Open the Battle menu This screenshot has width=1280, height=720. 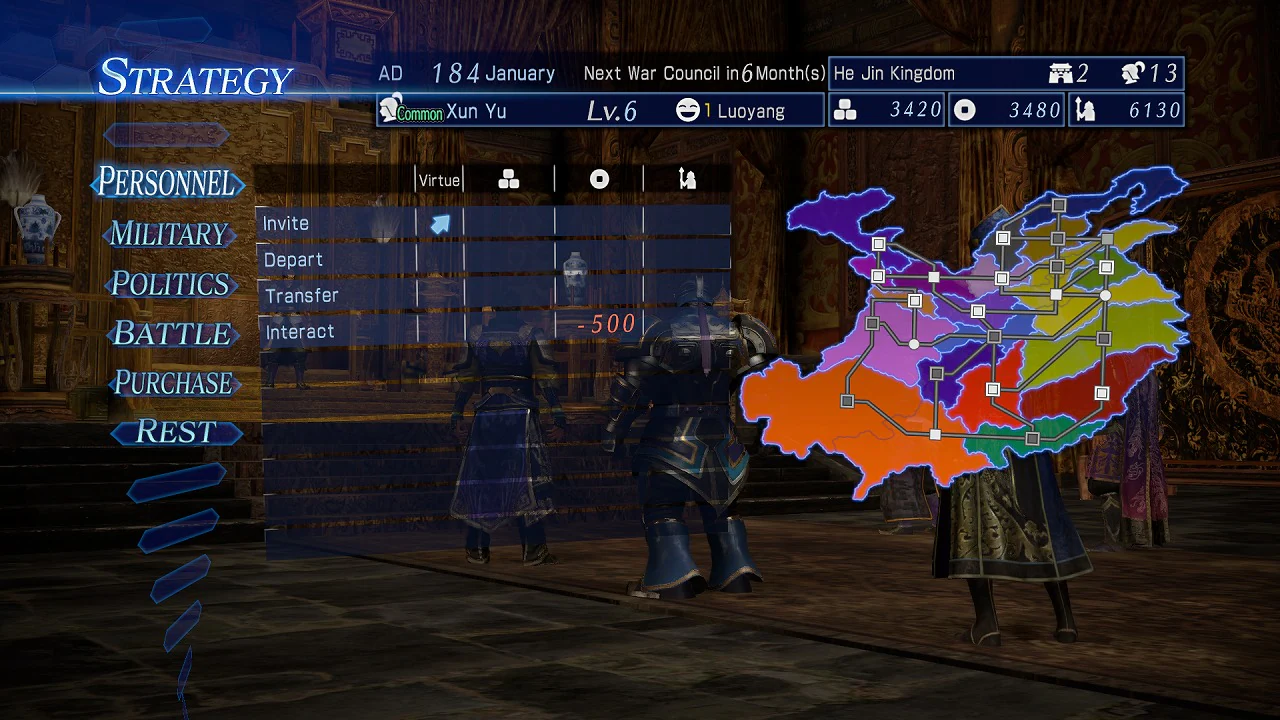click(x=172, y=334)
